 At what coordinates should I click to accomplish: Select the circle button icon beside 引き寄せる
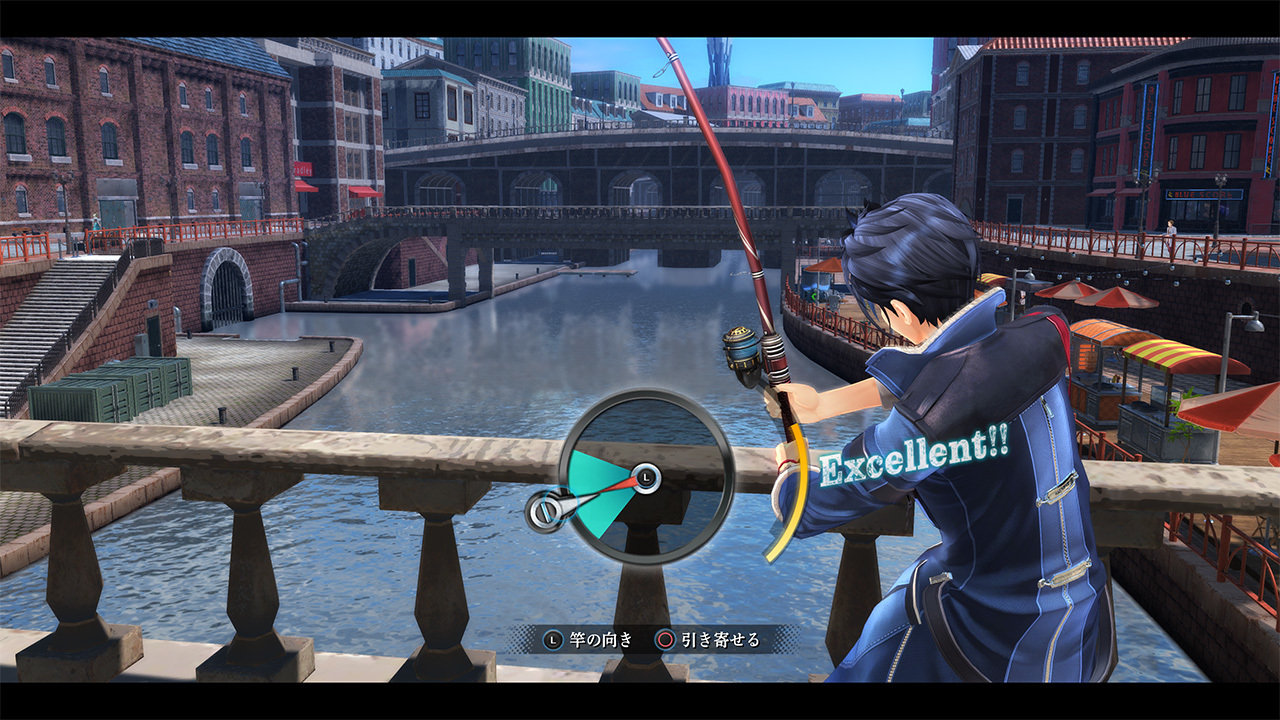666,640
